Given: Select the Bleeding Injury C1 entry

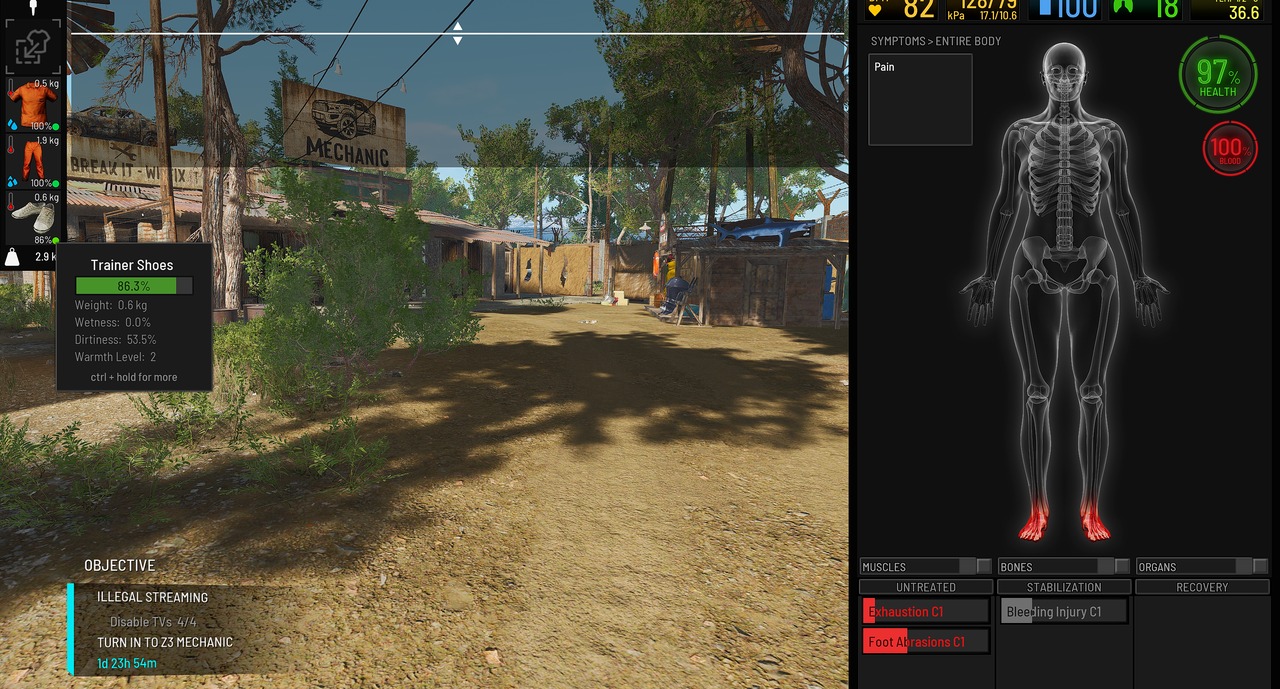Looking at the screenshot, I should (x=1064, y=611).
